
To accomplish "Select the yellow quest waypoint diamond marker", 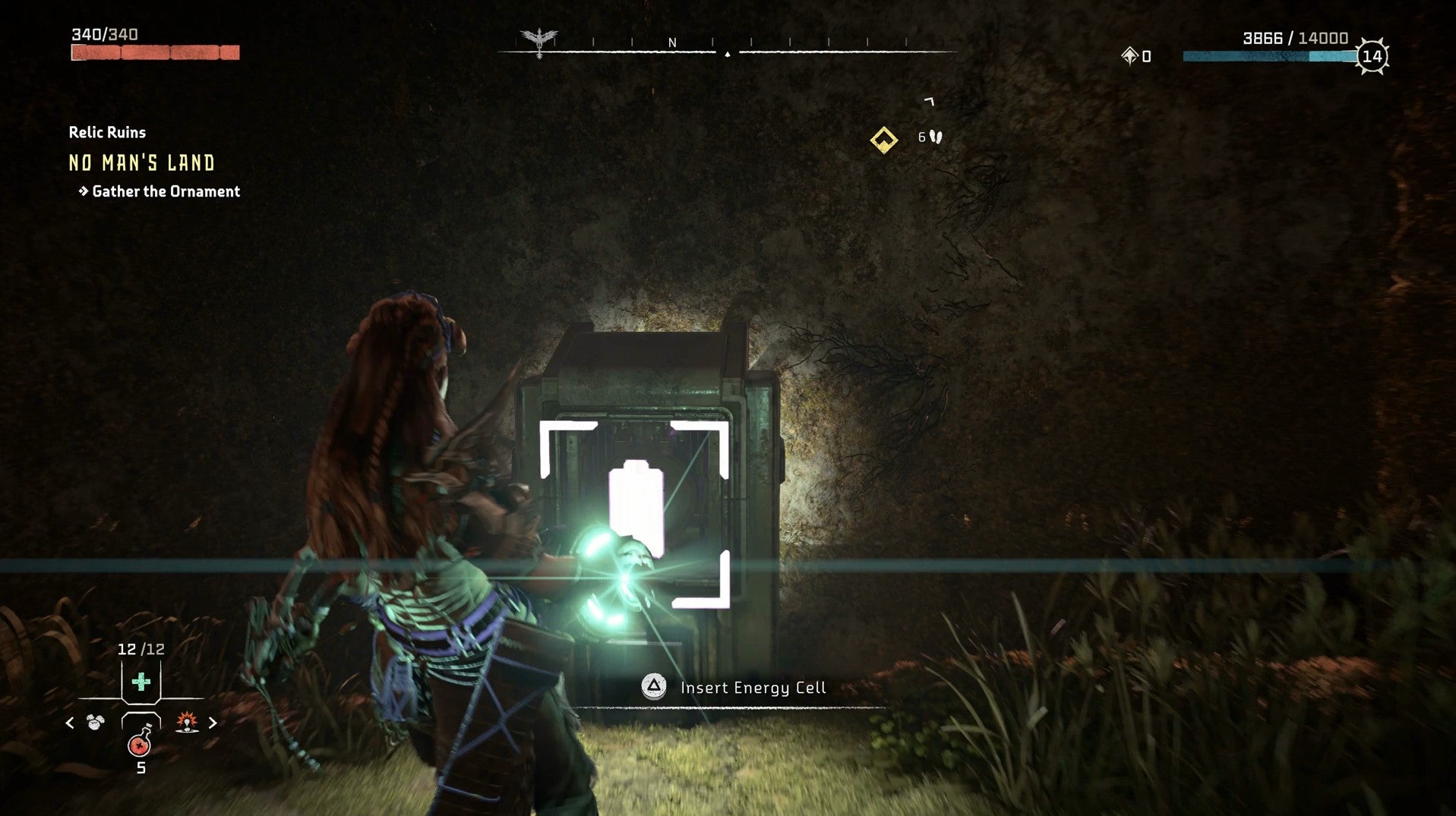I will tap(883, 139).
